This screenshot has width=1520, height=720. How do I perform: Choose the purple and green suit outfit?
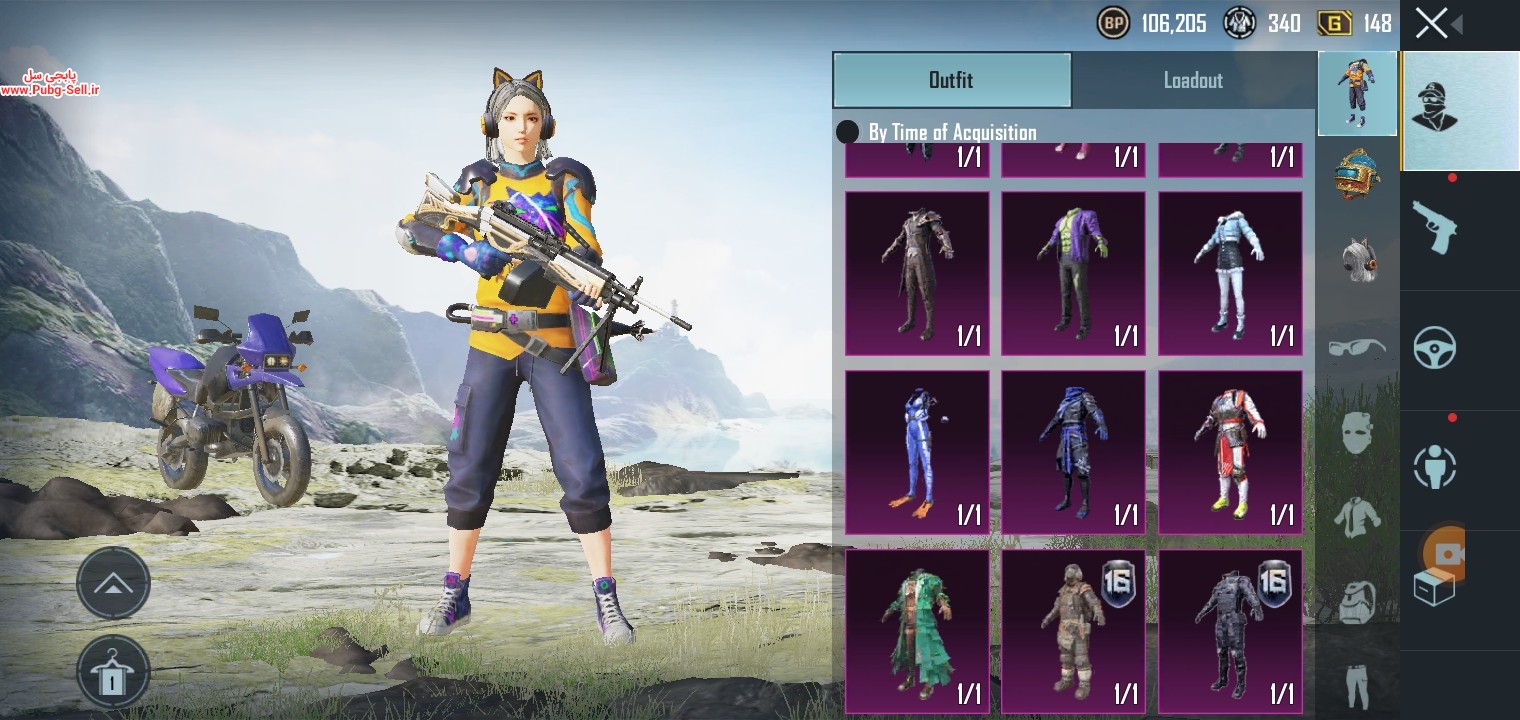pos(1073,273)
